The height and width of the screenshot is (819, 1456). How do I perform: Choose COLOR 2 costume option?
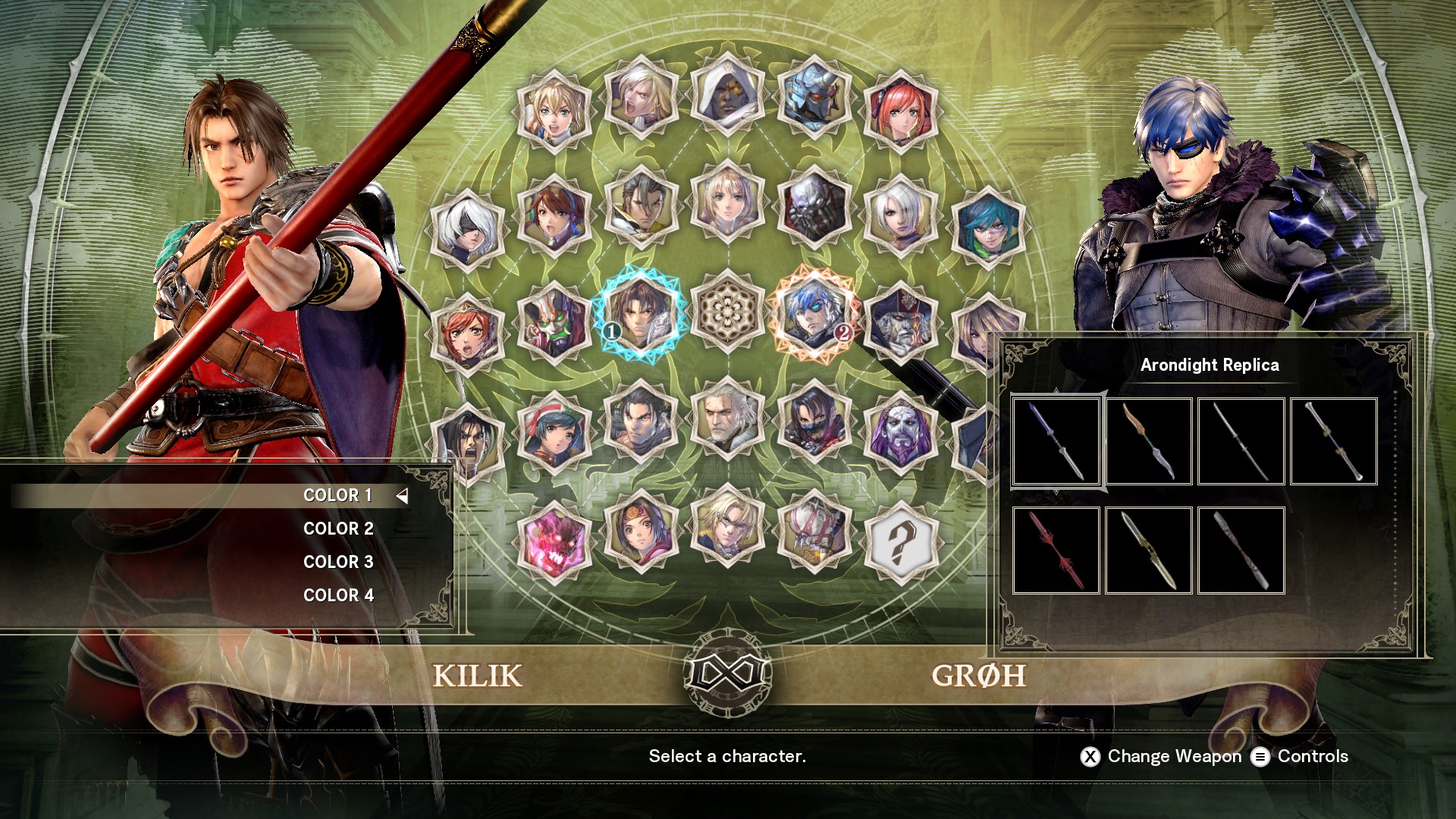(337, 529)
